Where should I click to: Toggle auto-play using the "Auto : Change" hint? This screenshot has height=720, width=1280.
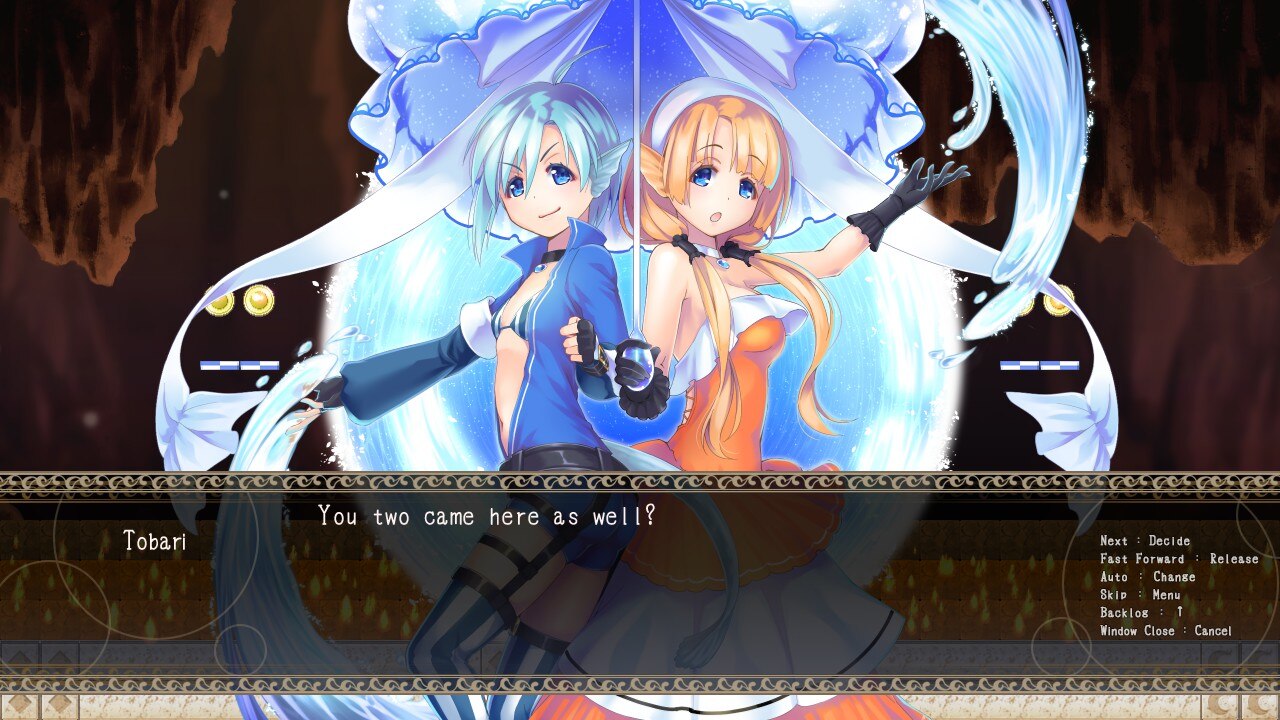(1148, 576)
